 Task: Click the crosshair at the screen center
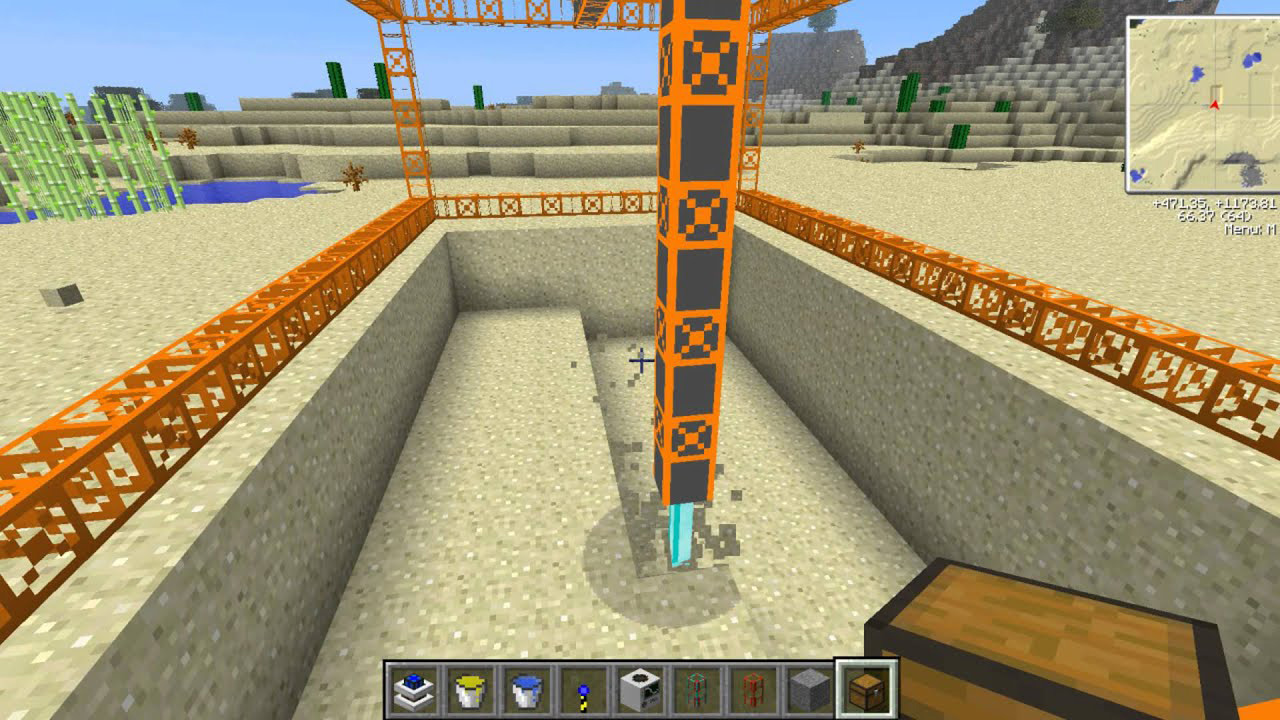point(640,360)
